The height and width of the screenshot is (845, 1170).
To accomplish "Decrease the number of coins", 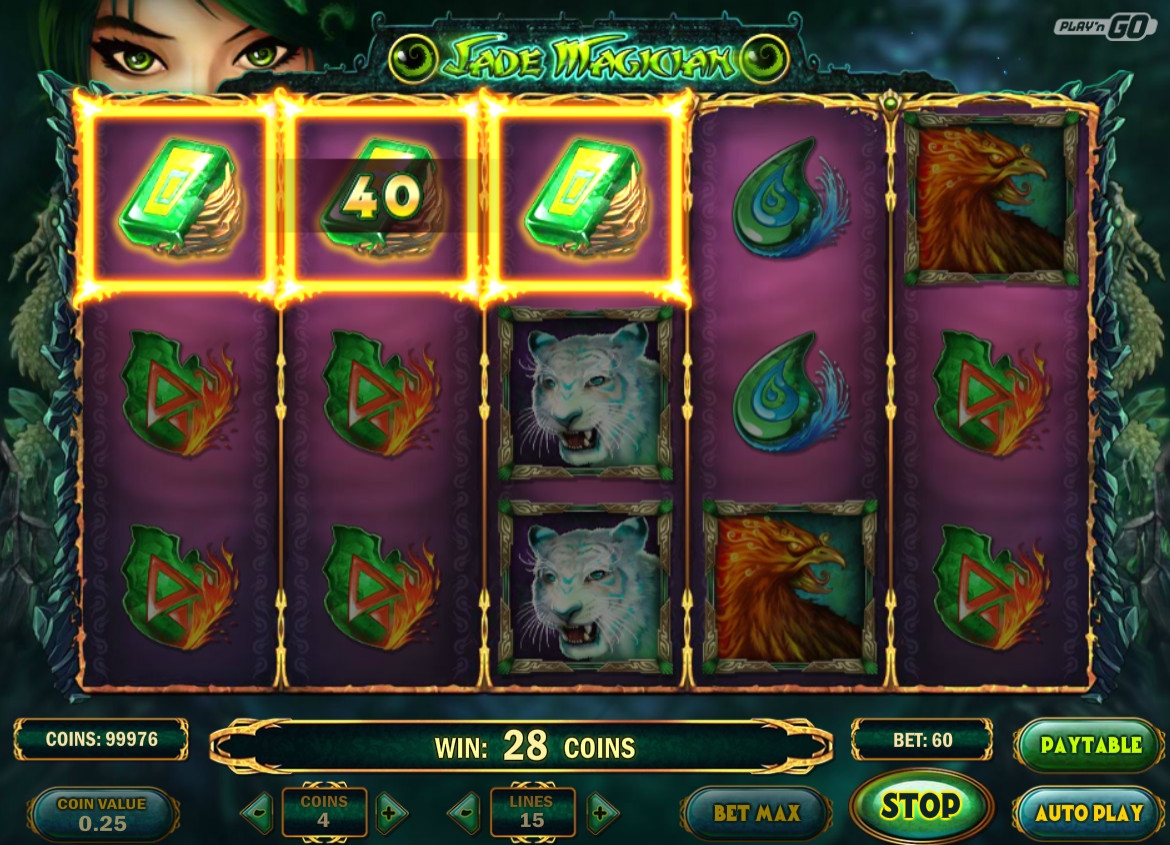I will (x=258, y=813).
